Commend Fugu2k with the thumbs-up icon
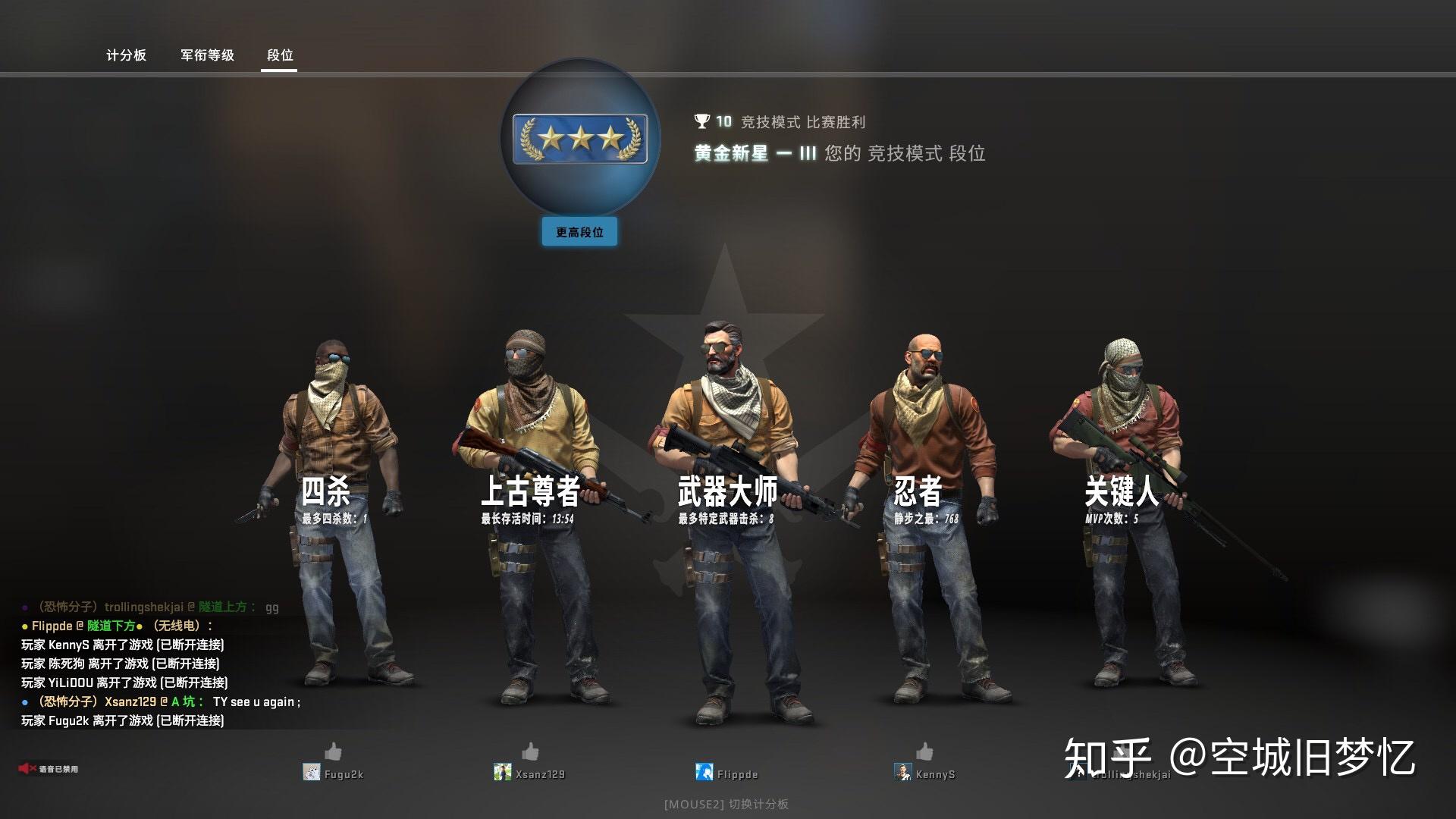This screenshot has height=819, width=1456. click(x=334, y=753)
